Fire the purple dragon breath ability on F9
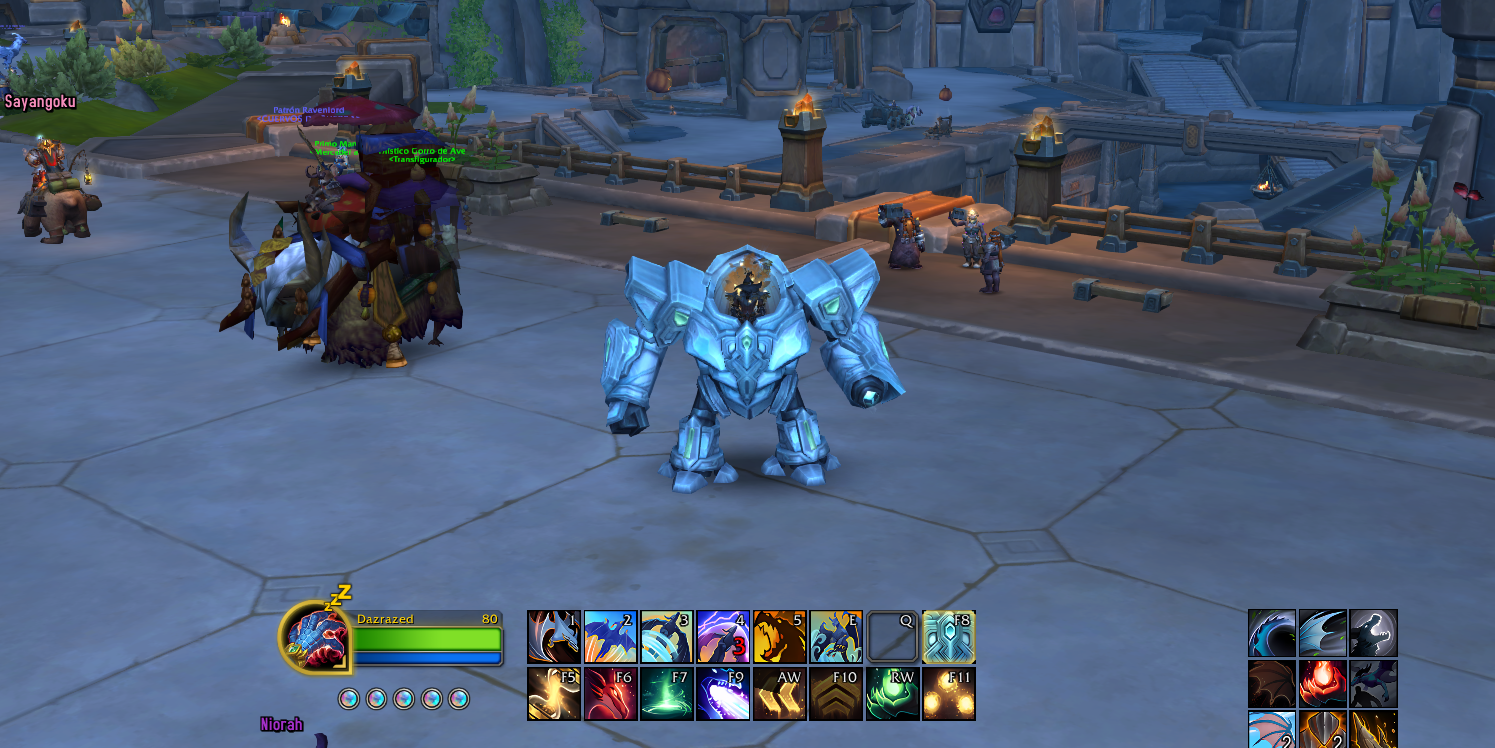This screenshot has width=1495, height=748. click(723, 694)
